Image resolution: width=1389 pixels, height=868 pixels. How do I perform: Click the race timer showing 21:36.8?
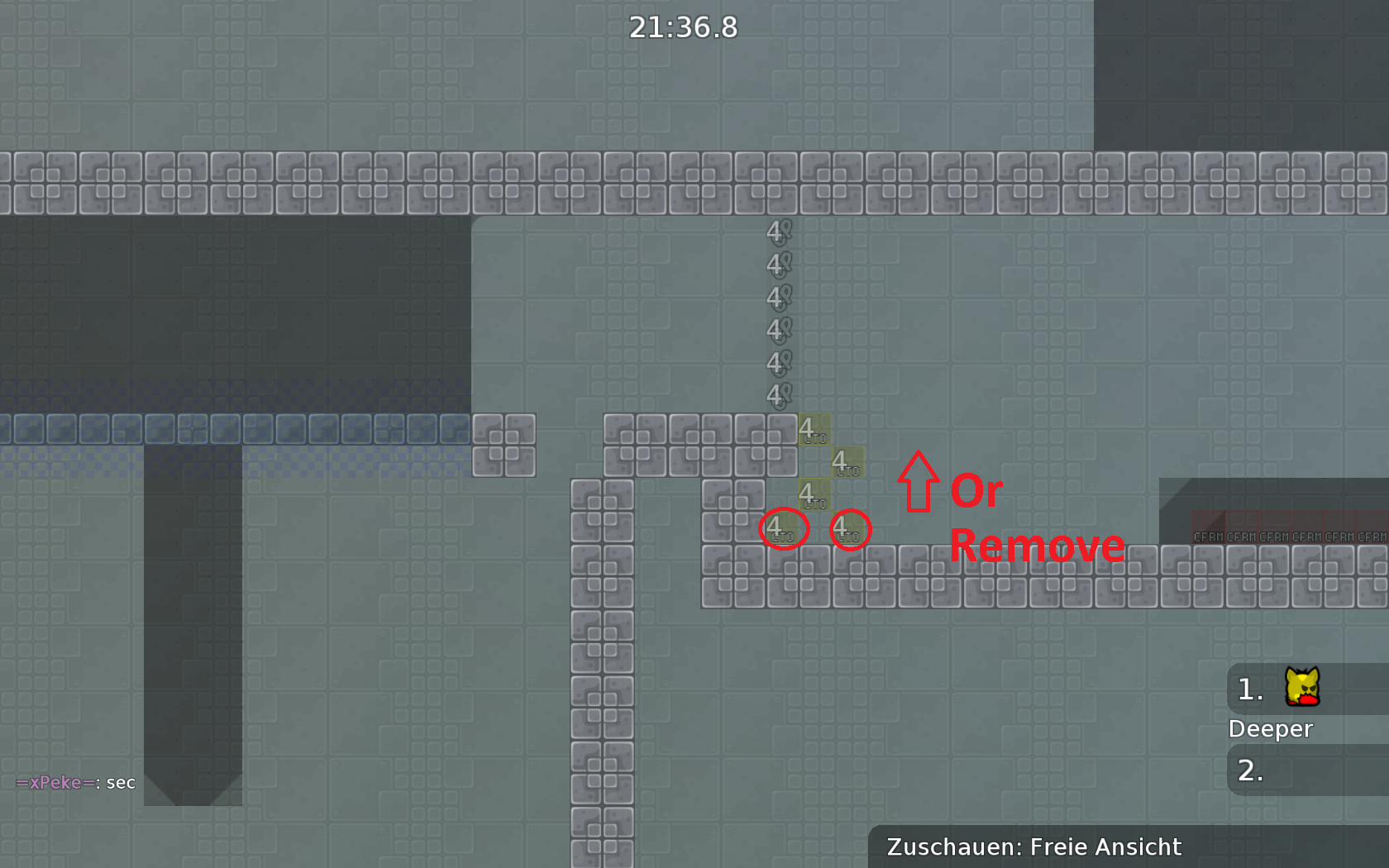(x=683, y=27)
